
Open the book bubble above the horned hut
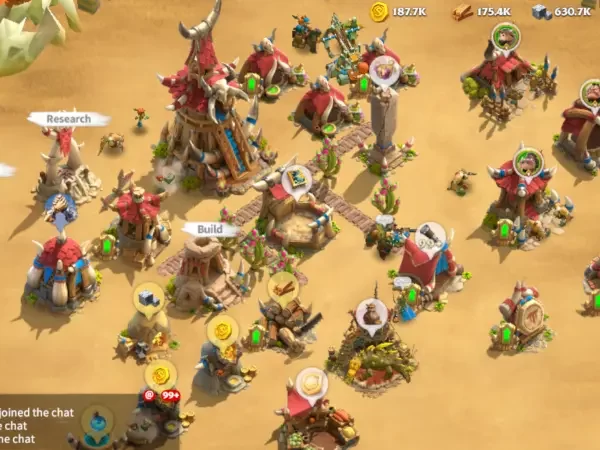point(297,179)
